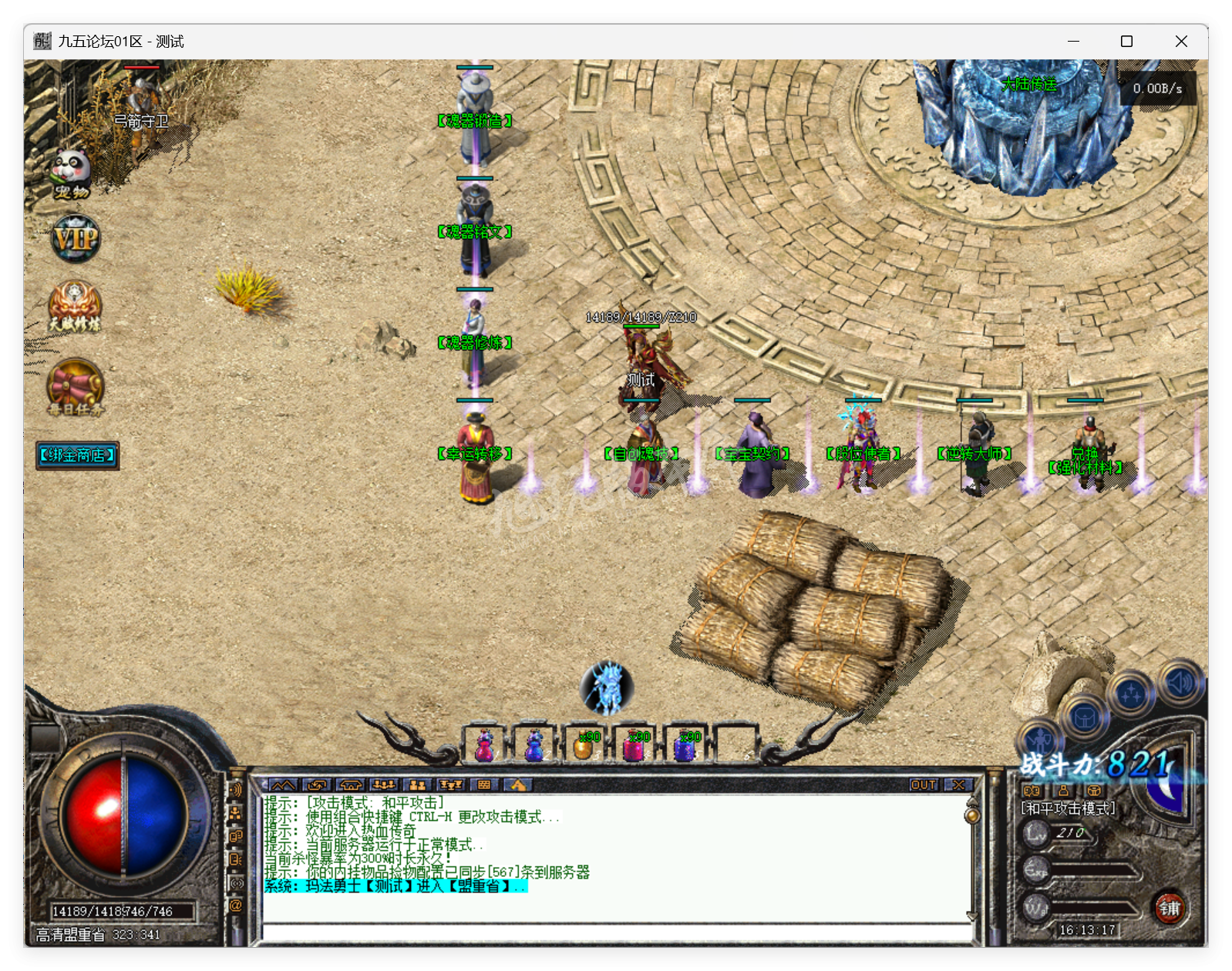
Task: Open the inventory bag icon at bottom right
Action: coord(1085,717)
